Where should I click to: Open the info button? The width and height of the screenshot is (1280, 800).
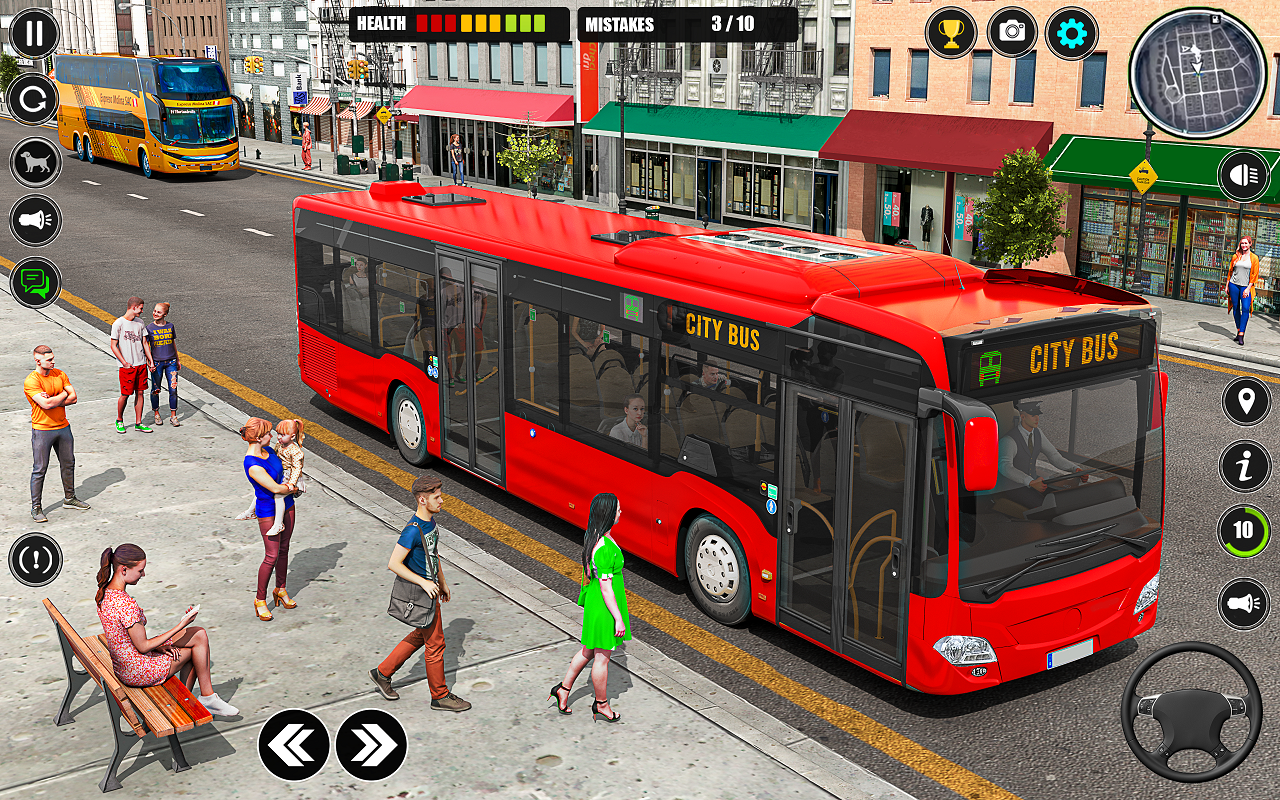1245,466
